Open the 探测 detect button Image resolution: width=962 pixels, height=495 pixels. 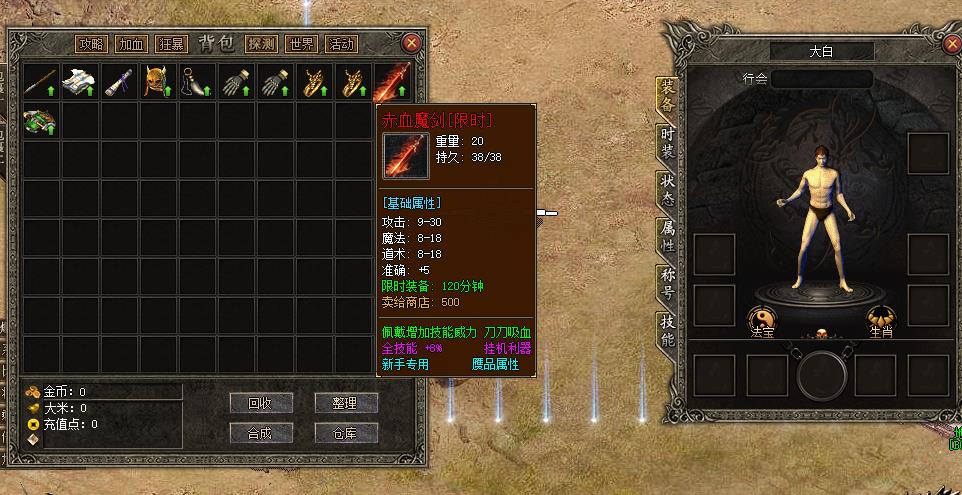(x=261, y=44)
